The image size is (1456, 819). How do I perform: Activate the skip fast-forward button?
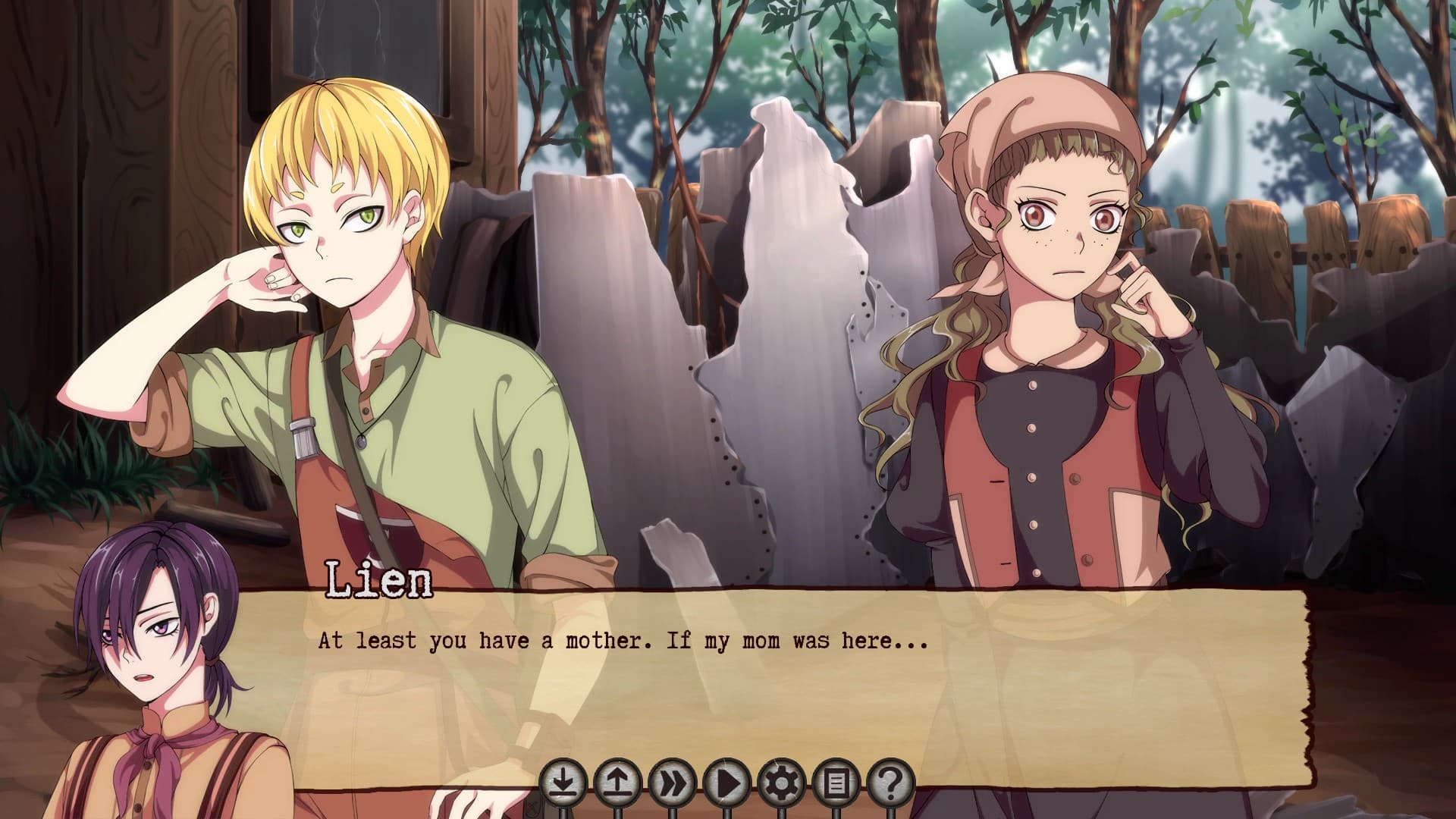pos(672,783)
